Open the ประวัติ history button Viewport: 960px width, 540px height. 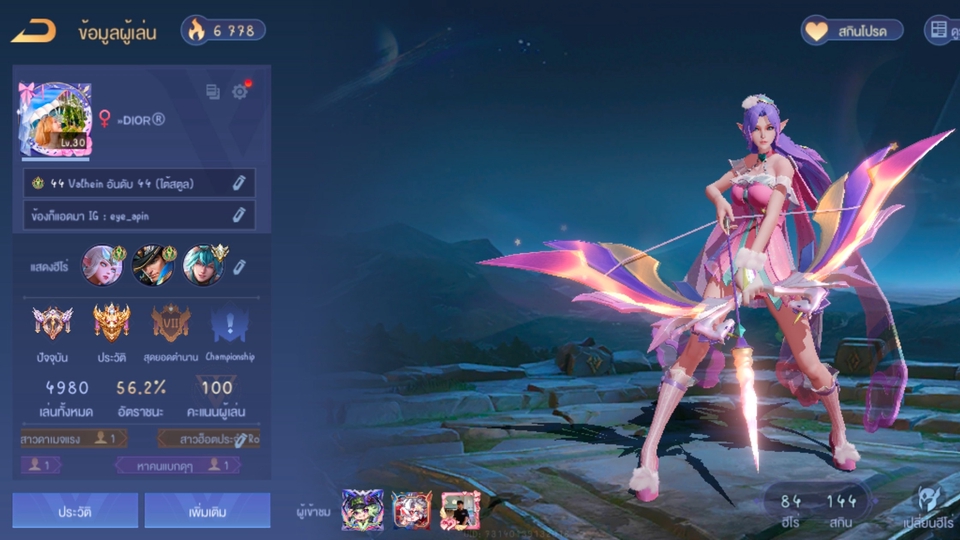point(75,510)
